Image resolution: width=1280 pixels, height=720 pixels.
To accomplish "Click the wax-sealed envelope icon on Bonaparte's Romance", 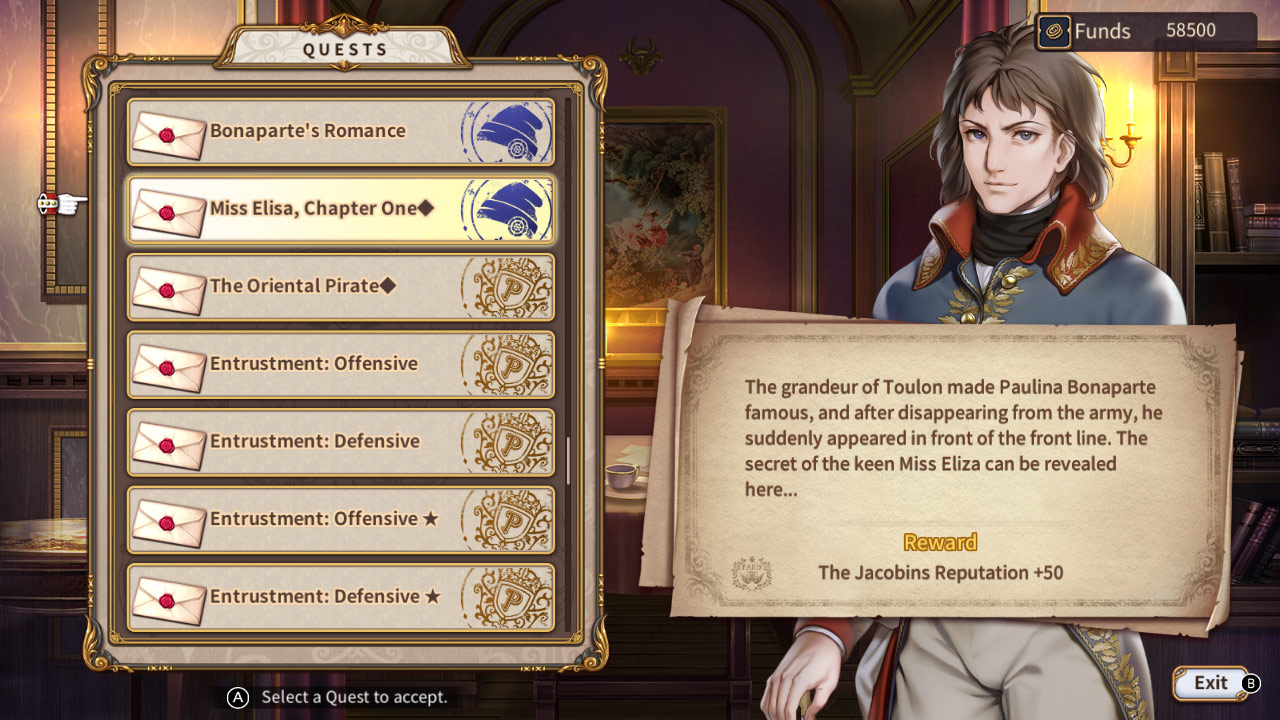I will [169, 133].
